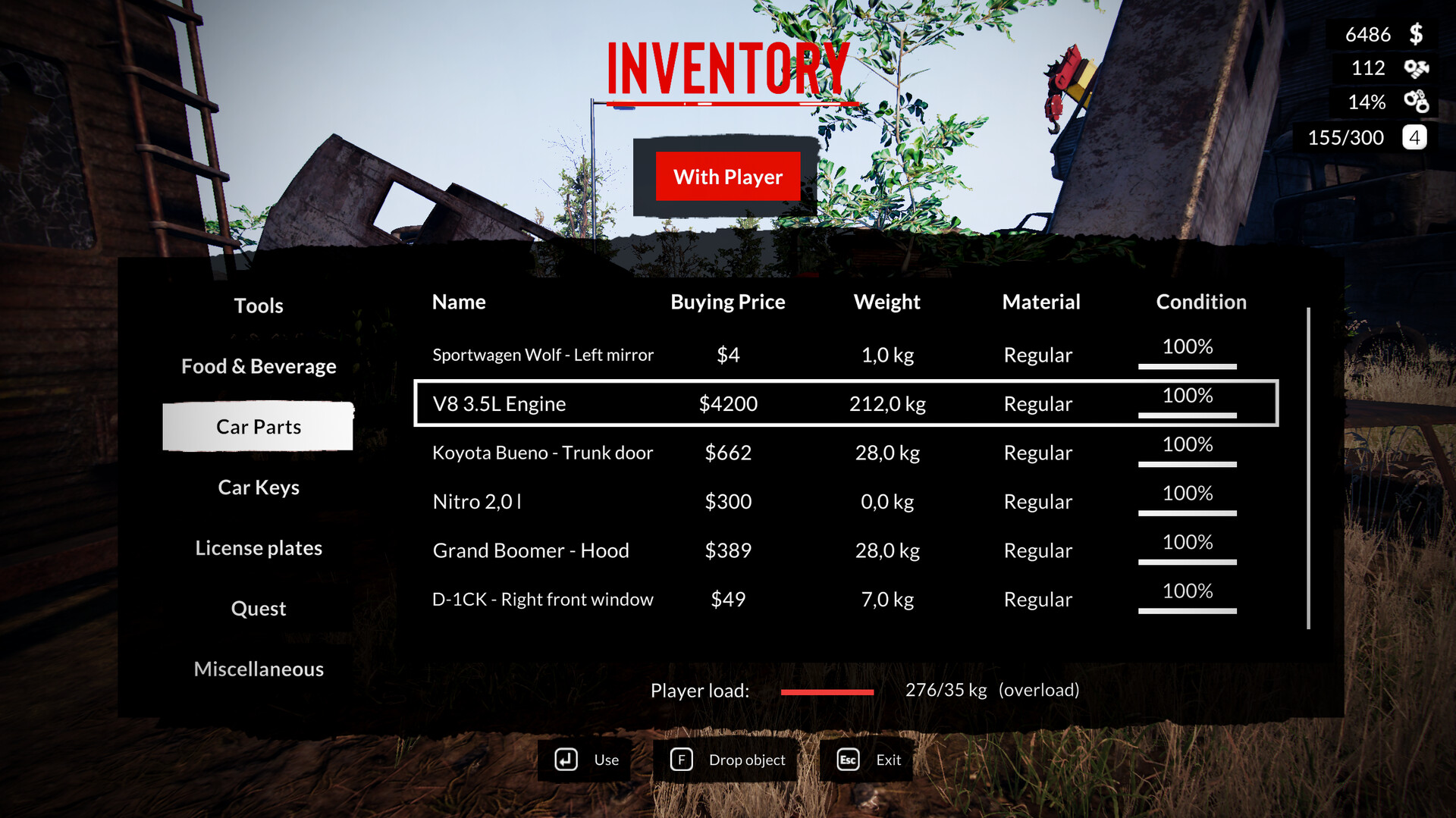Select the Quest category
This screenshot has width=1456, height=818.
coord(259,607)
